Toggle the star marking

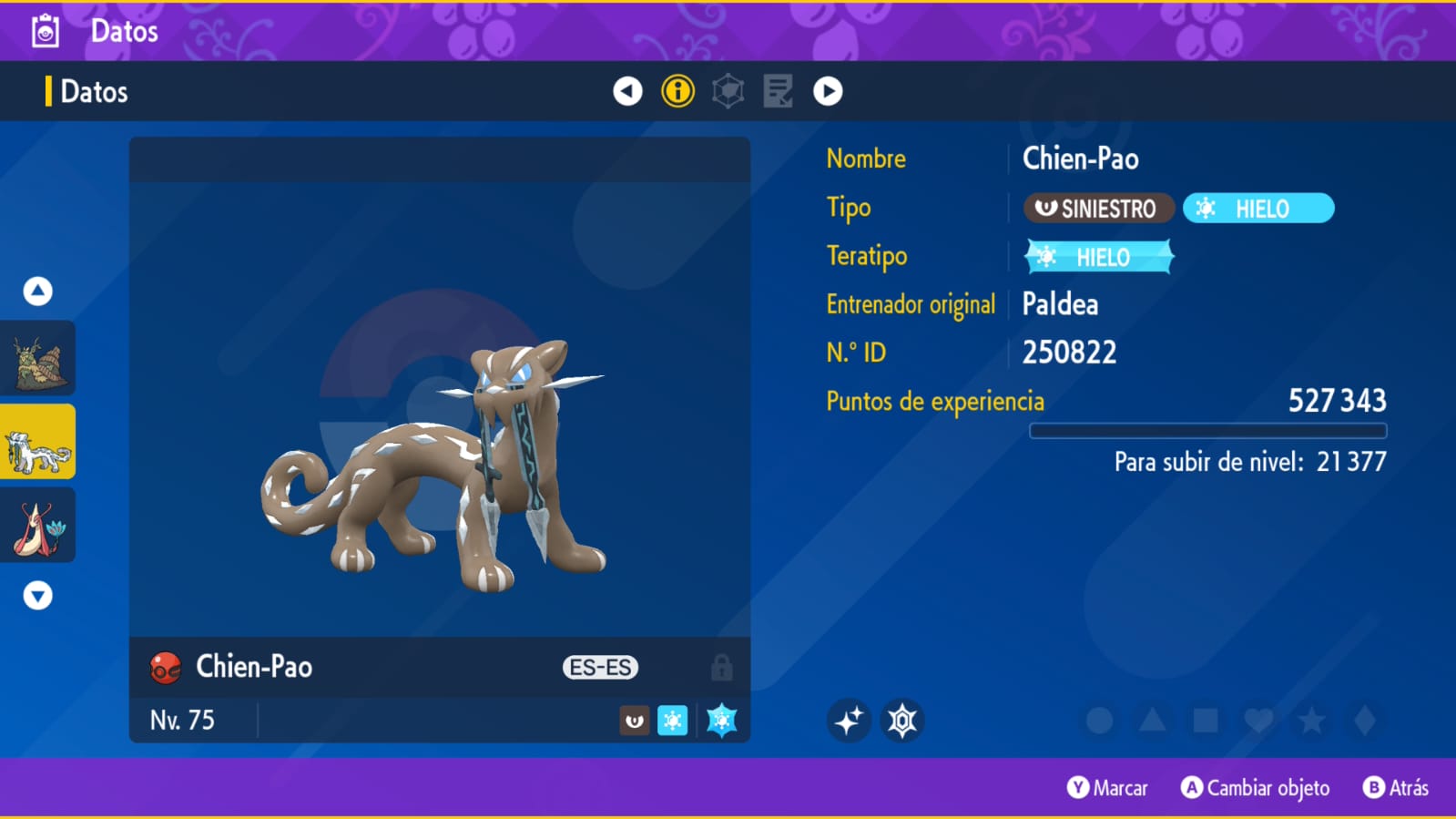[1311, 721]
